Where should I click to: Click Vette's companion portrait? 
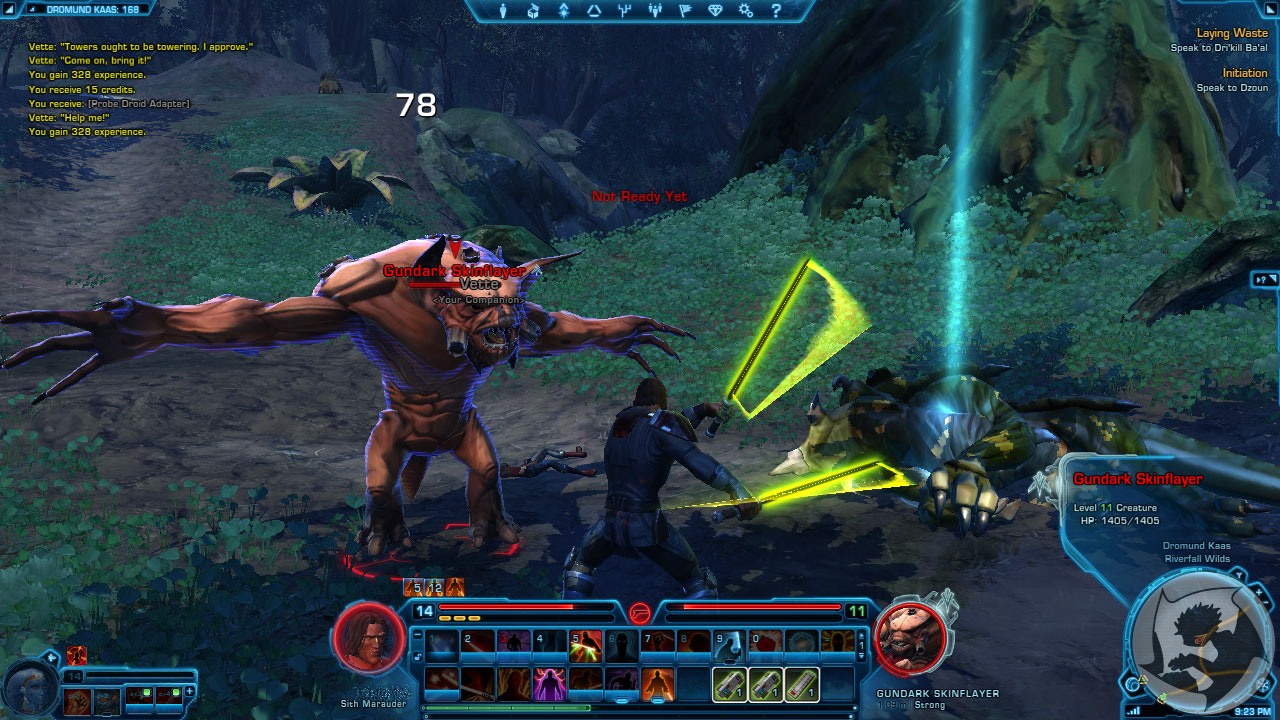tap(27, 681)
